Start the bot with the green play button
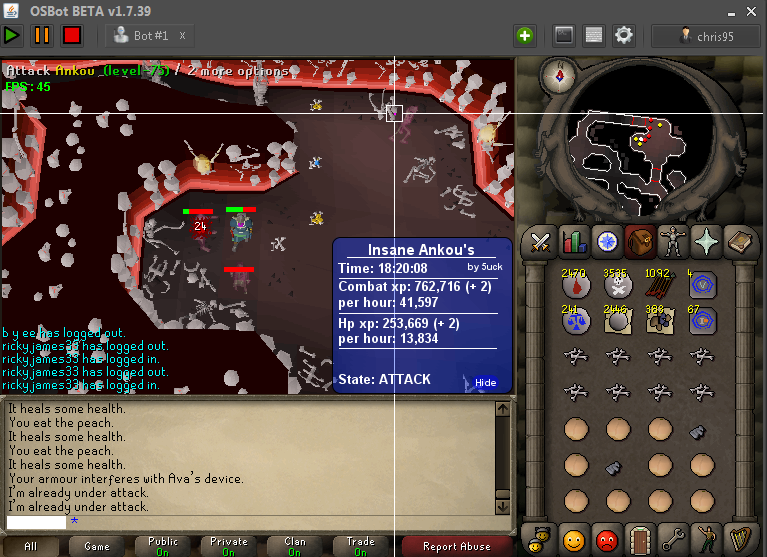Viewport: 767px width, 557px height. (x=12, y=35)
